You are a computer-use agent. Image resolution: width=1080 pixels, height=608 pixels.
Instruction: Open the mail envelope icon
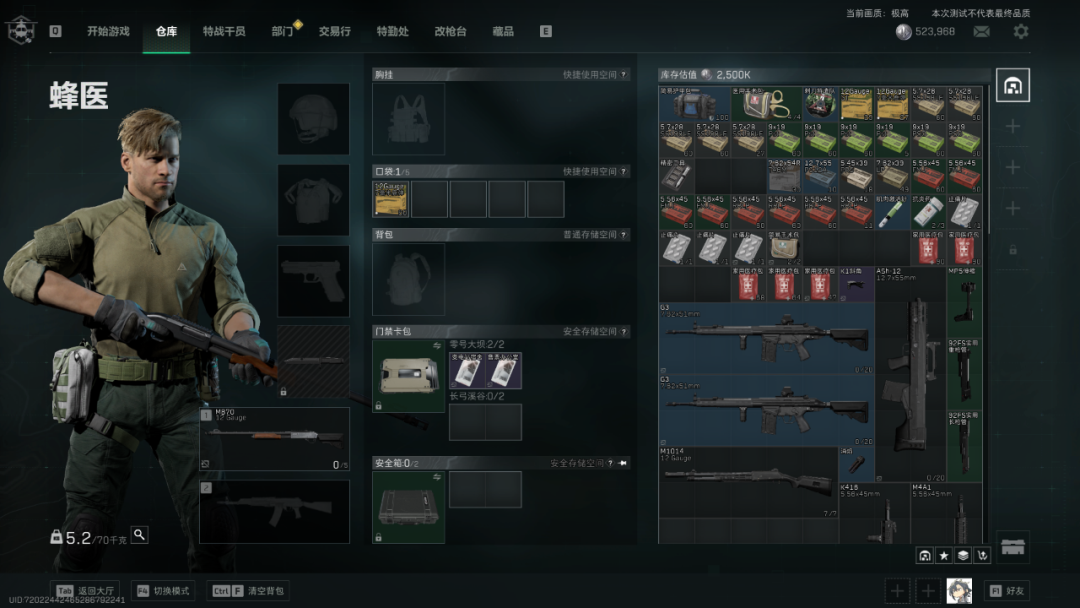pyautogui.click(x=982, y=32)
